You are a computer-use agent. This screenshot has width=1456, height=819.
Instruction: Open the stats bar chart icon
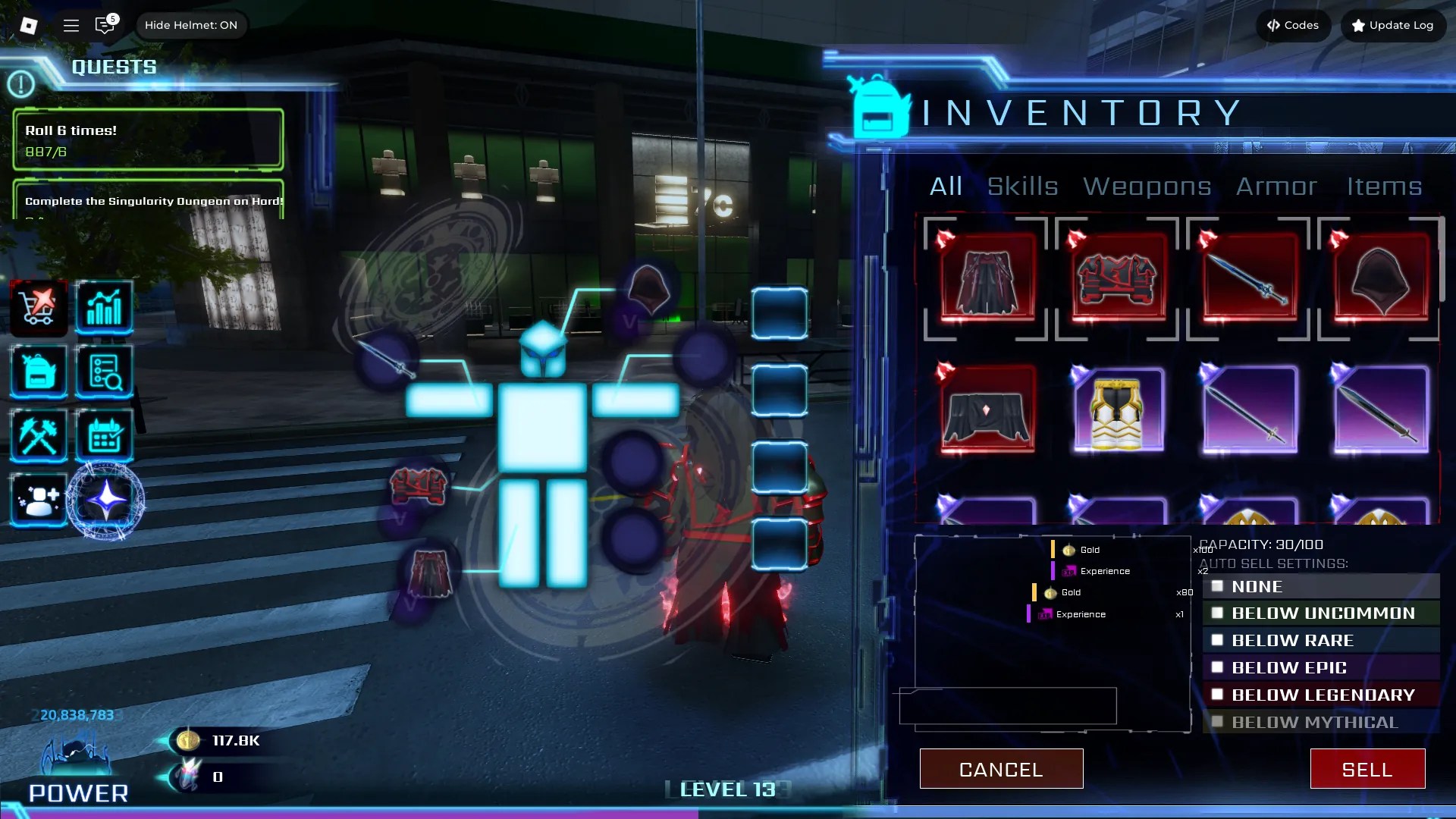(x=105, y=307)
